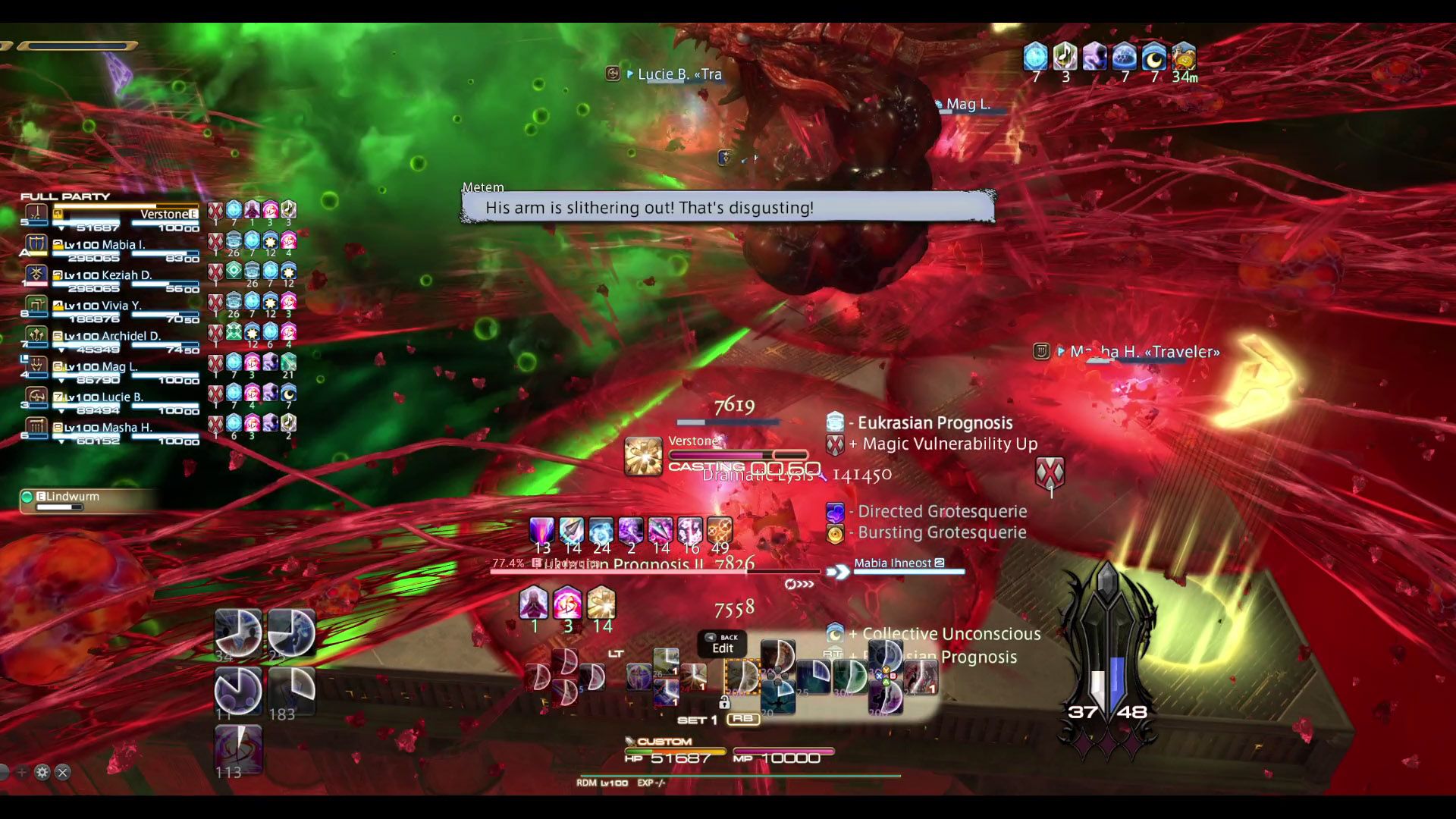1456x819 pixels.
Task: Click the music note status buff icon
Action: [1065, 57]
